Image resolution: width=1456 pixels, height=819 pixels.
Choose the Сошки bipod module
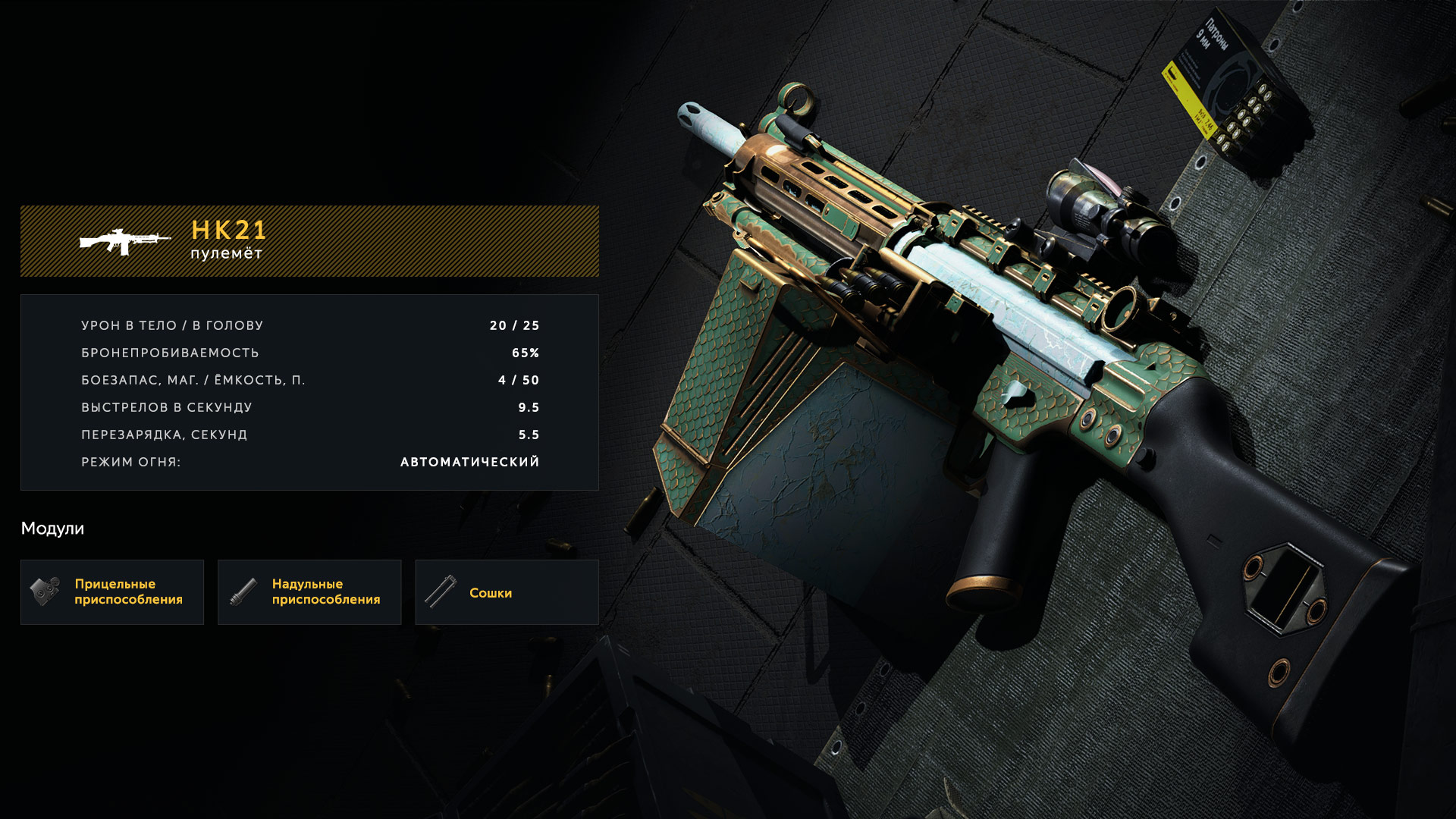[507, 592]
